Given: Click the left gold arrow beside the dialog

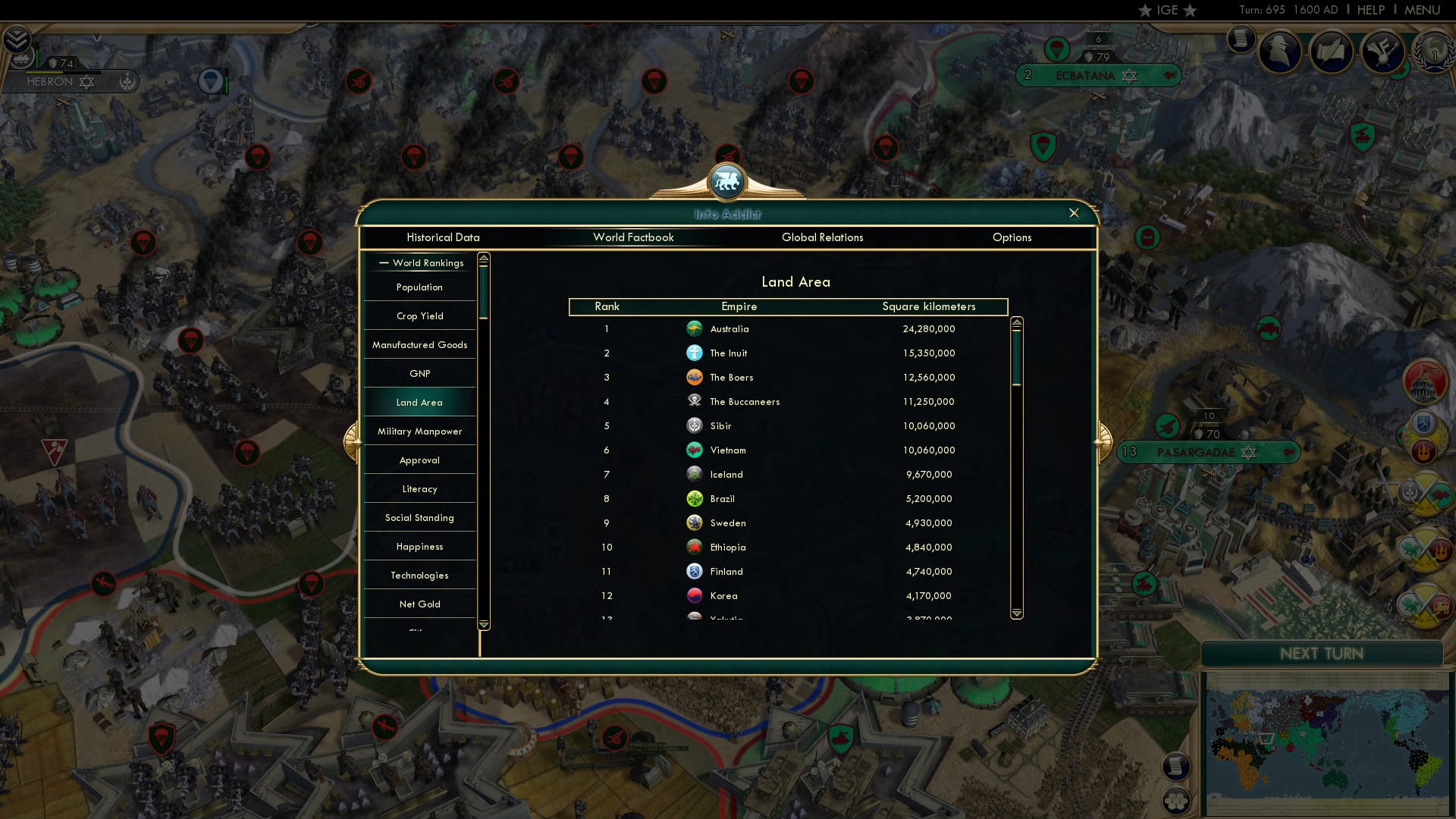Looking at the screenshot, I should pos(353,440).
